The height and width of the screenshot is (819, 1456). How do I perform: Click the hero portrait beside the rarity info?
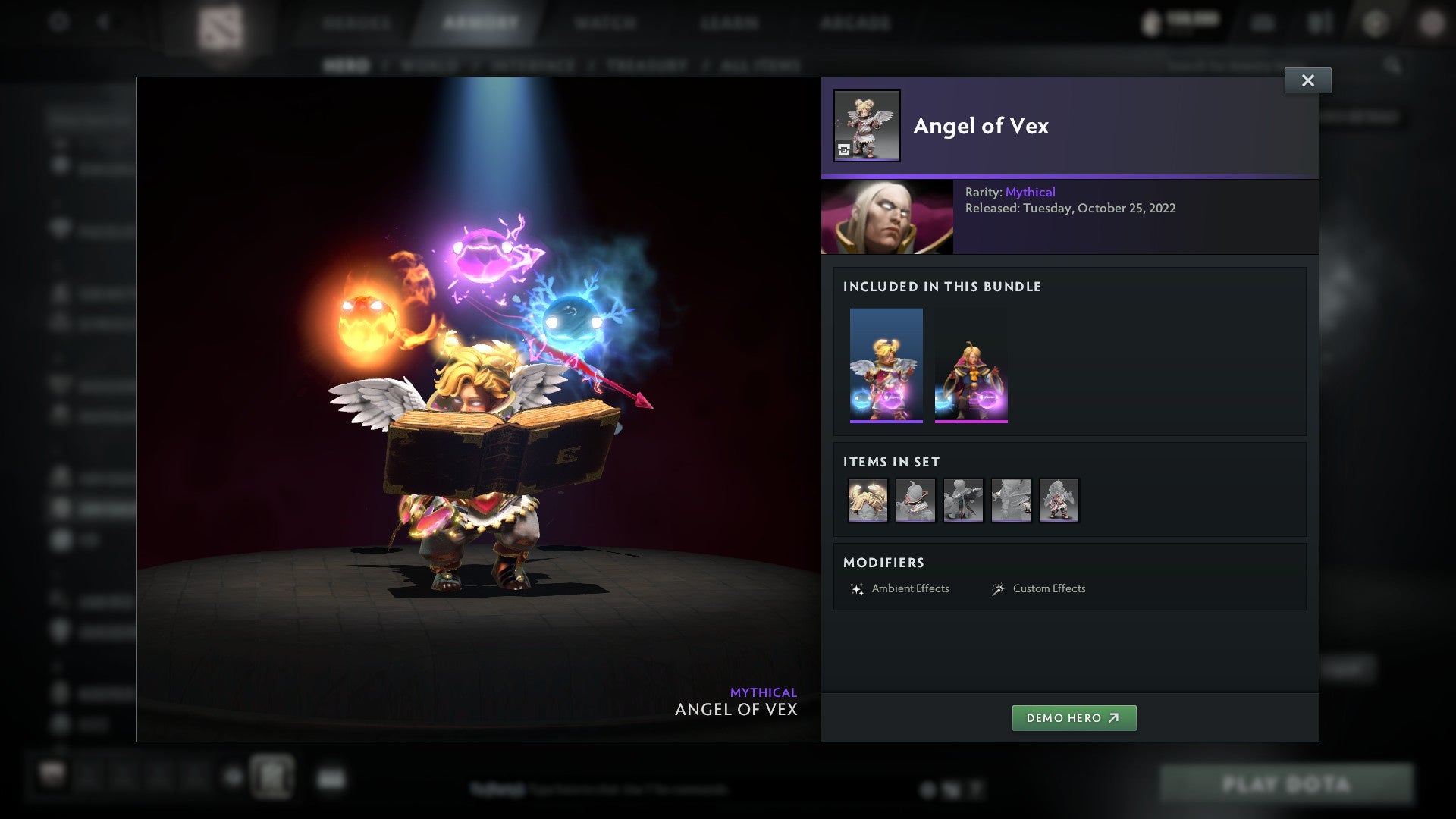click(886, 216)
